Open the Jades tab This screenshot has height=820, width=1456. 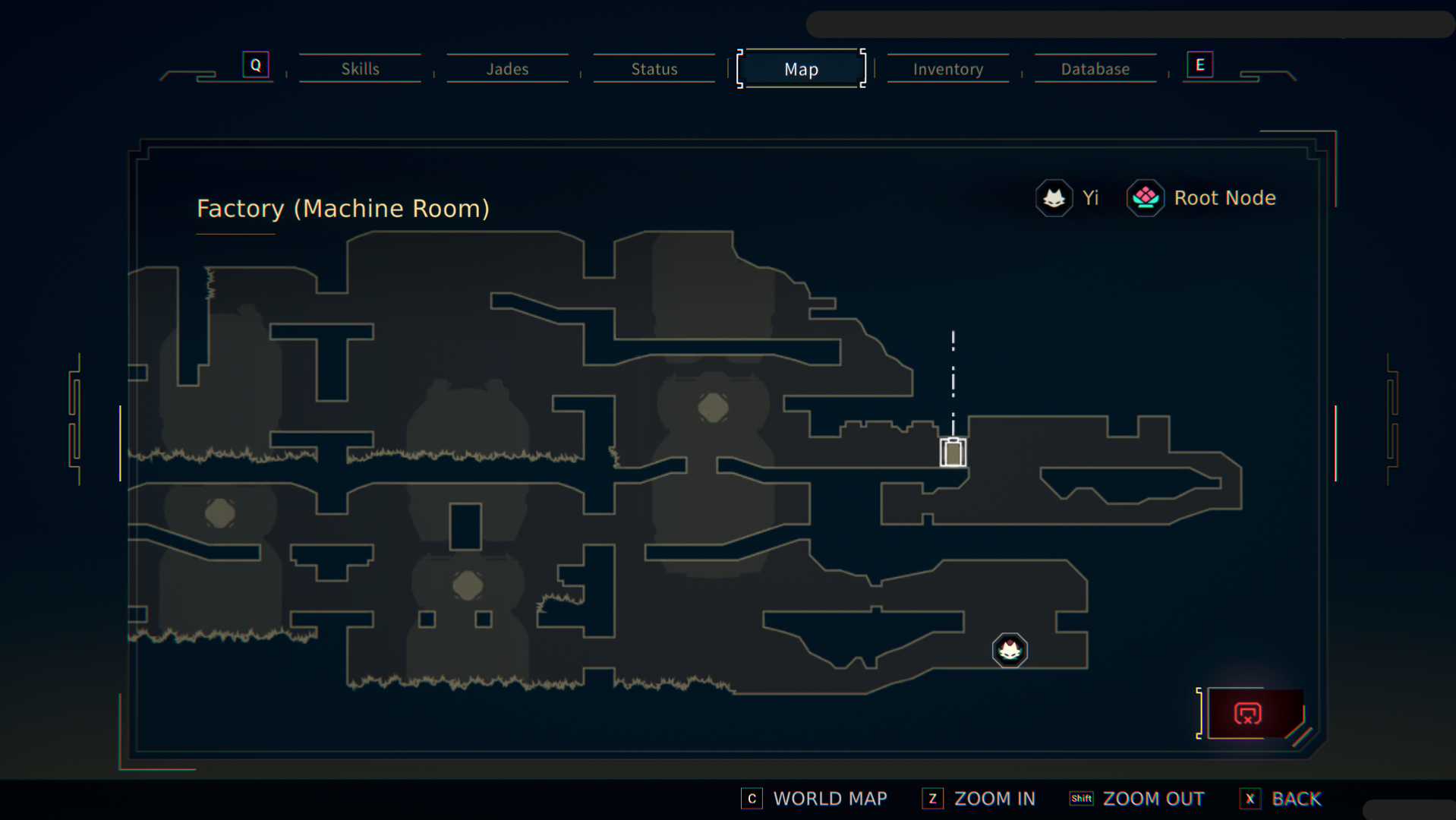tap(507, 69)
